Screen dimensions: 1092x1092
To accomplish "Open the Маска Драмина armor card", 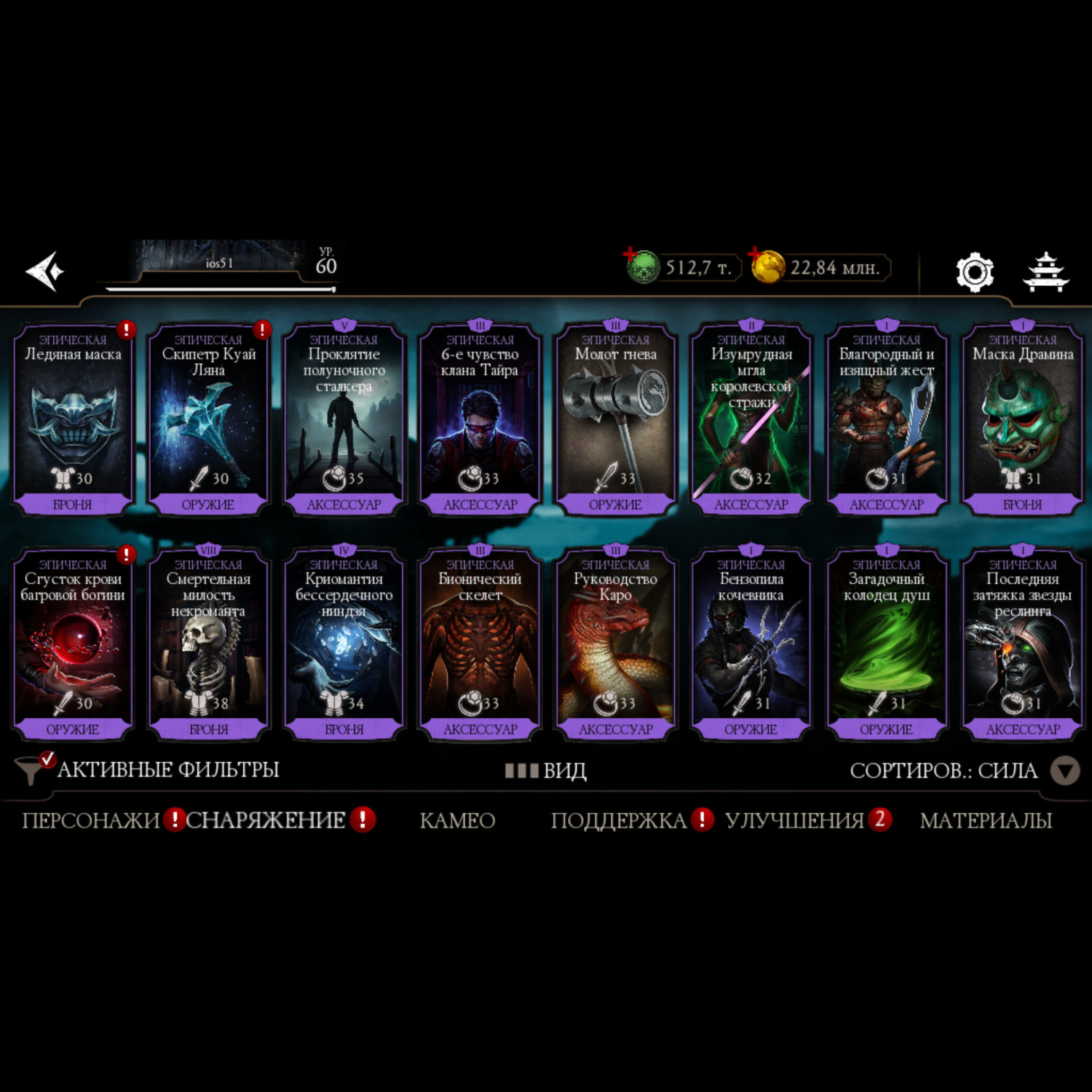I will pyautogui.click(x=1022, y=419).
